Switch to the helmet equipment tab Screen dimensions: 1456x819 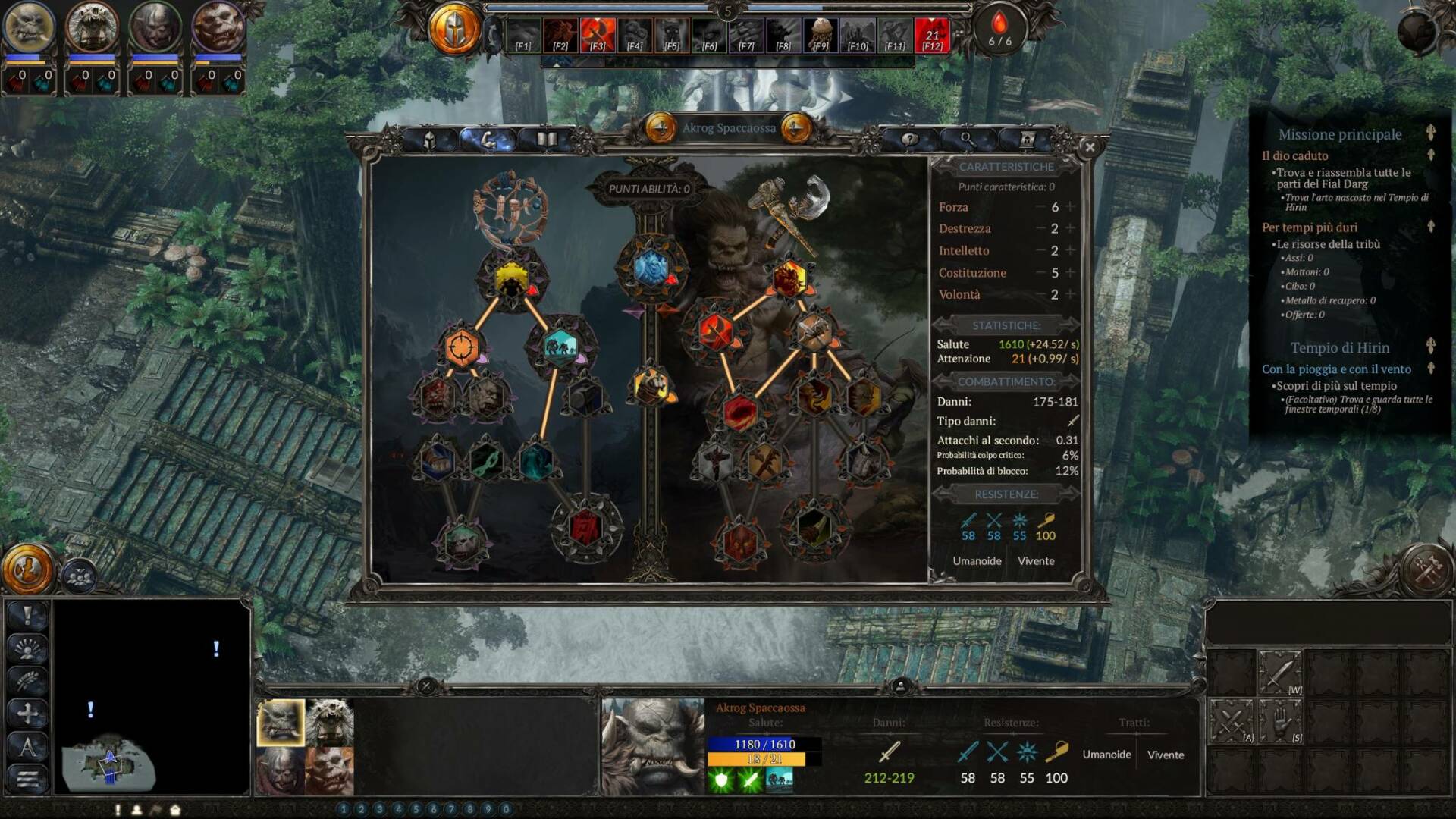click(429, 140)
